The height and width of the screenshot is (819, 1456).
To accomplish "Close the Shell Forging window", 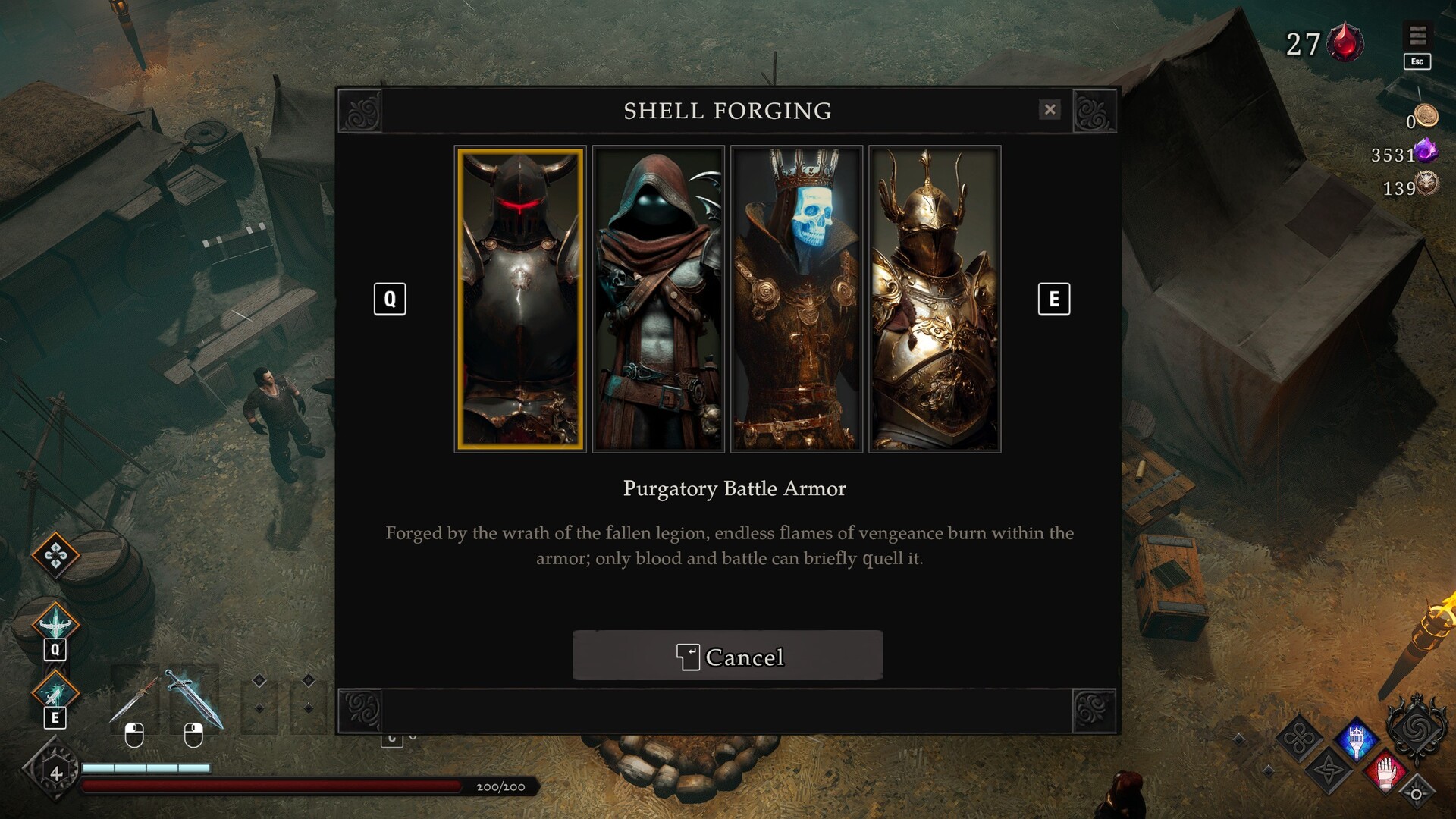I will (1050, 110).
